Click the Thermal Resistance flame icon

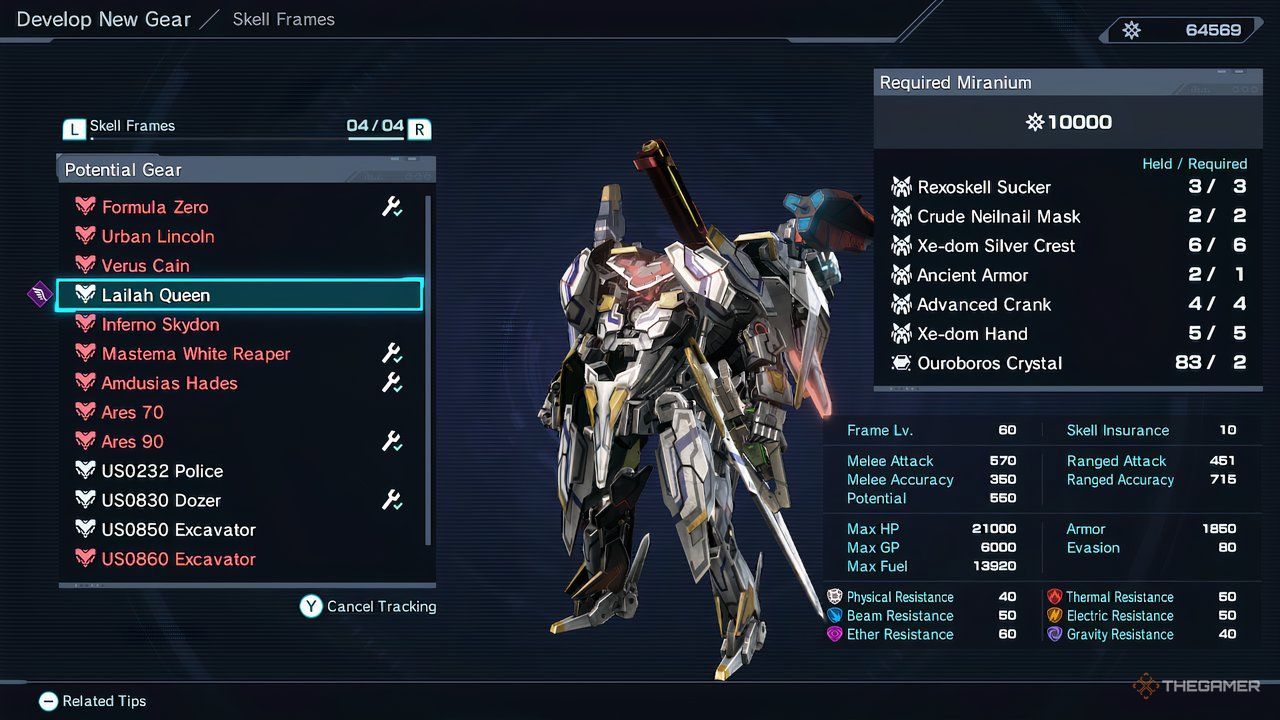coord(1056,596)
